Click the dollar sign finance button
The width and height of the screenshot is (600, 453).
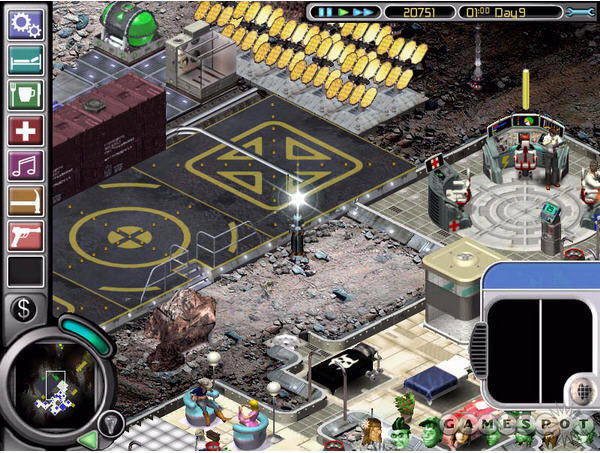click(x=24, y=309)
